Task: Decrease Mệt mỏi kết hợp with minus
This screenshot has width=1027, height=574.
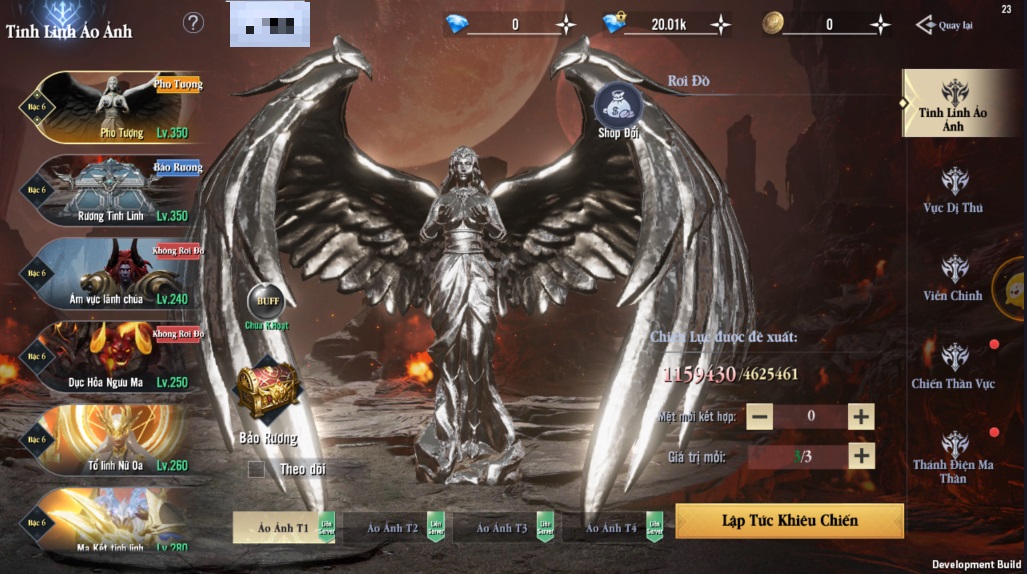Action: (759, 416)
